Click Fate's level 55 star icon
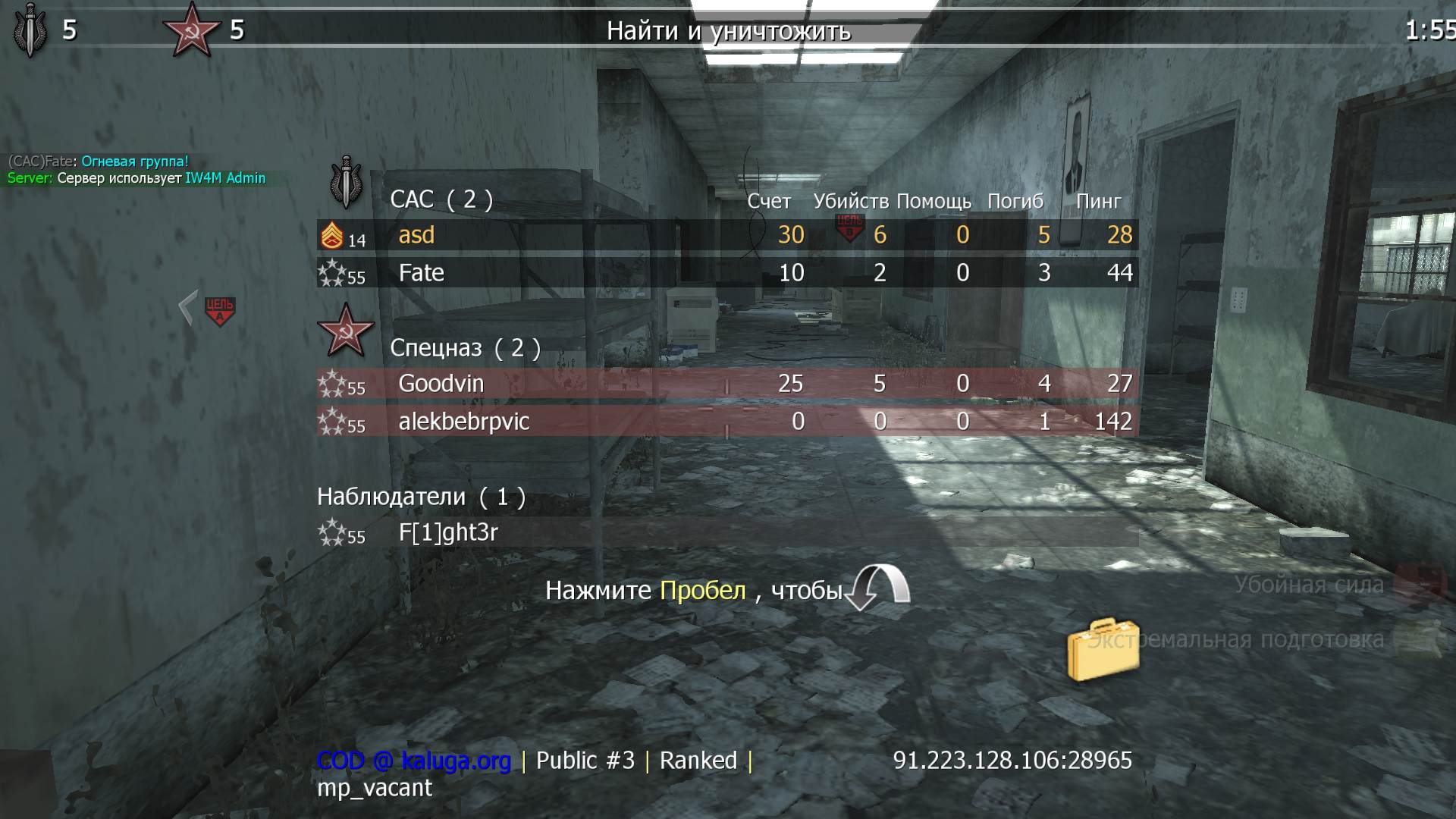Screen dimensions: 1456x819 (331, 272)
